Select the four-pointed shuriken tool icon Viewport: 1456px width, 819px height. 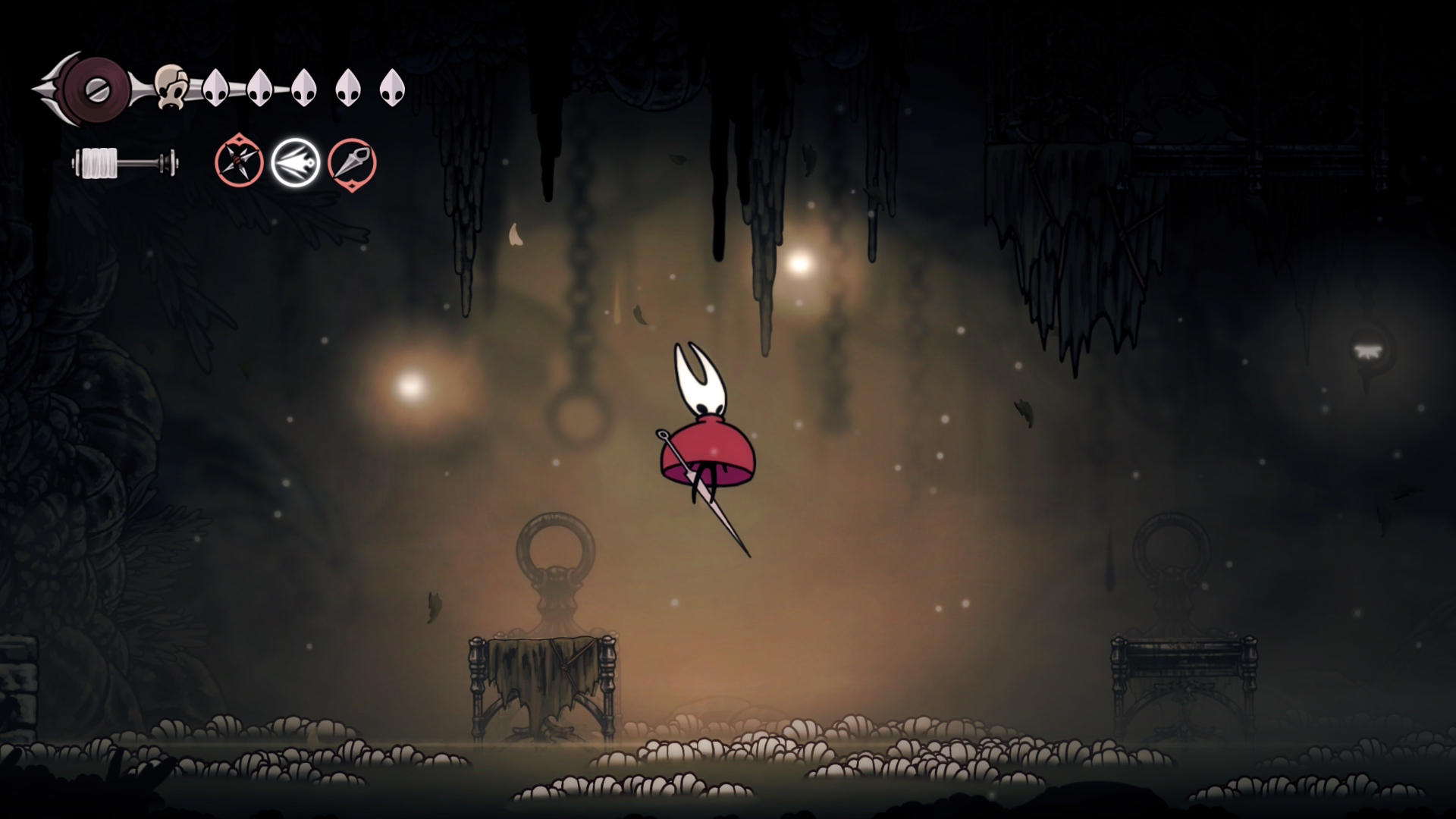pos(239,162)
